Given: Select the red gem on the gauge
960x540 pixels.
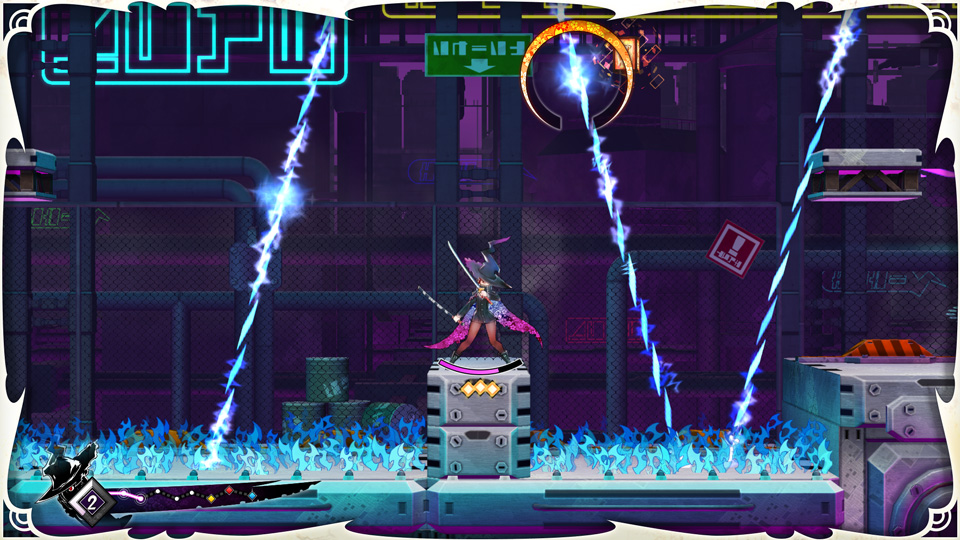Looking at the screenshot, I should (228, 490).
